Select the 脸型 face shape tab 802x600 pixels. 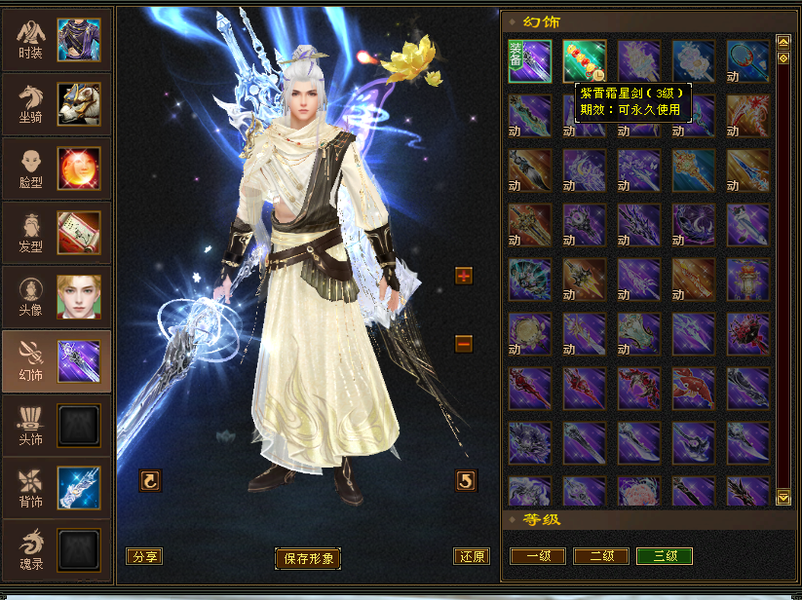(58, 167)
